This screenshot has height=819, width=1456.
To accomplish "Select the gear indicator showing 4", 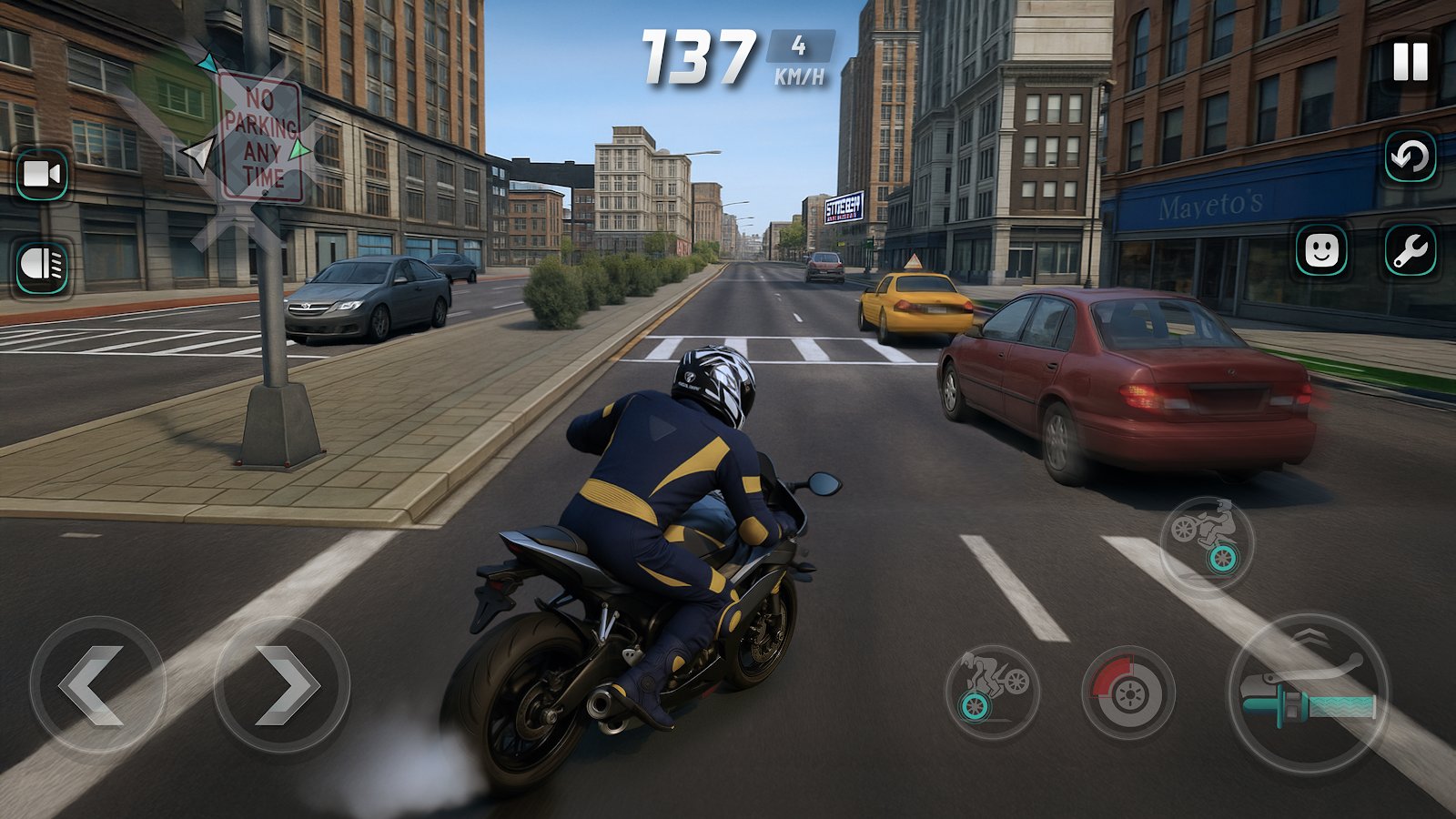I will 799,45.
